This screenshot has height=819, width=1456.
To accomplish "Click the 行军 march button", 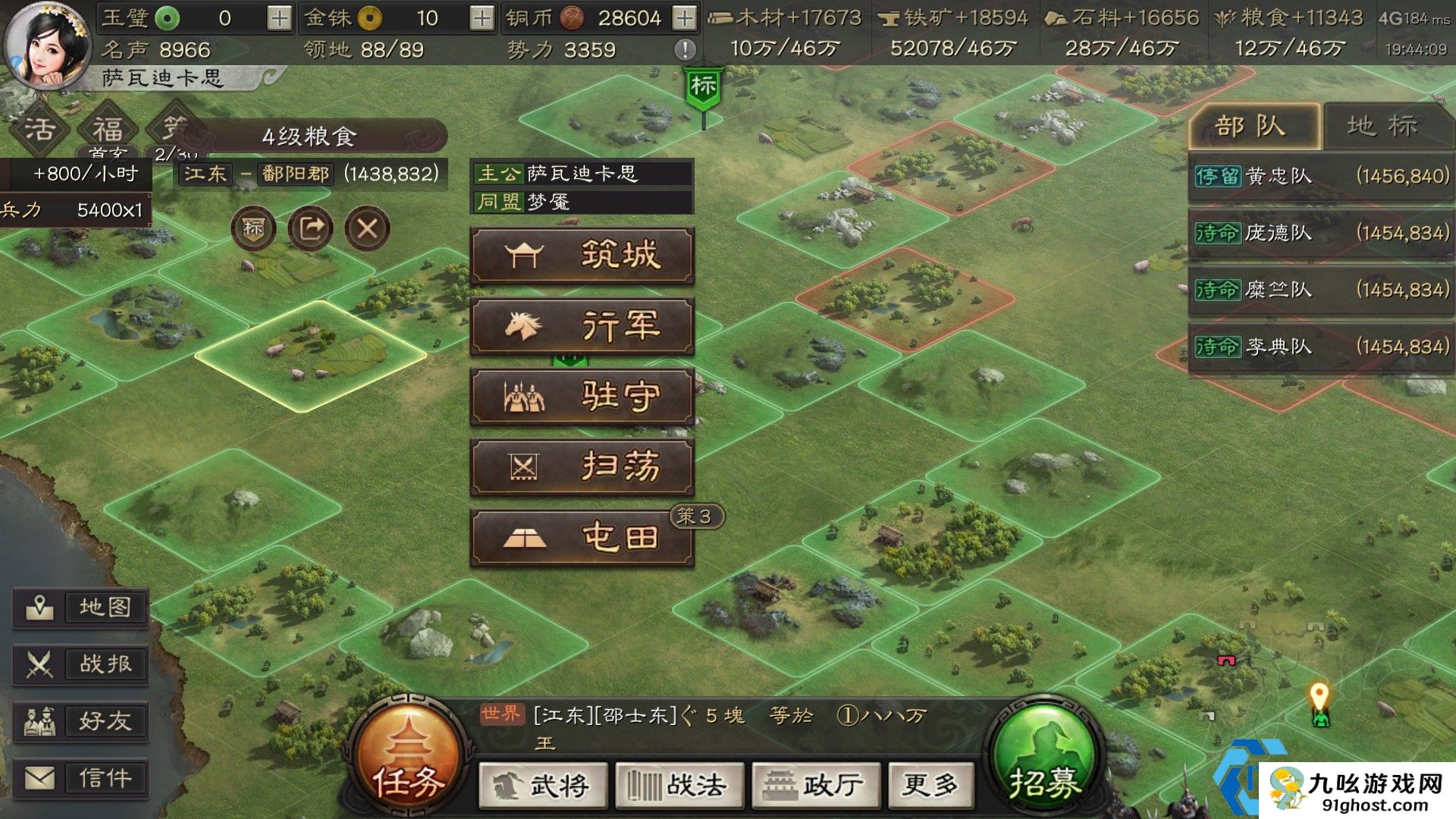I will pyautogui.click(x=582, y=326).
